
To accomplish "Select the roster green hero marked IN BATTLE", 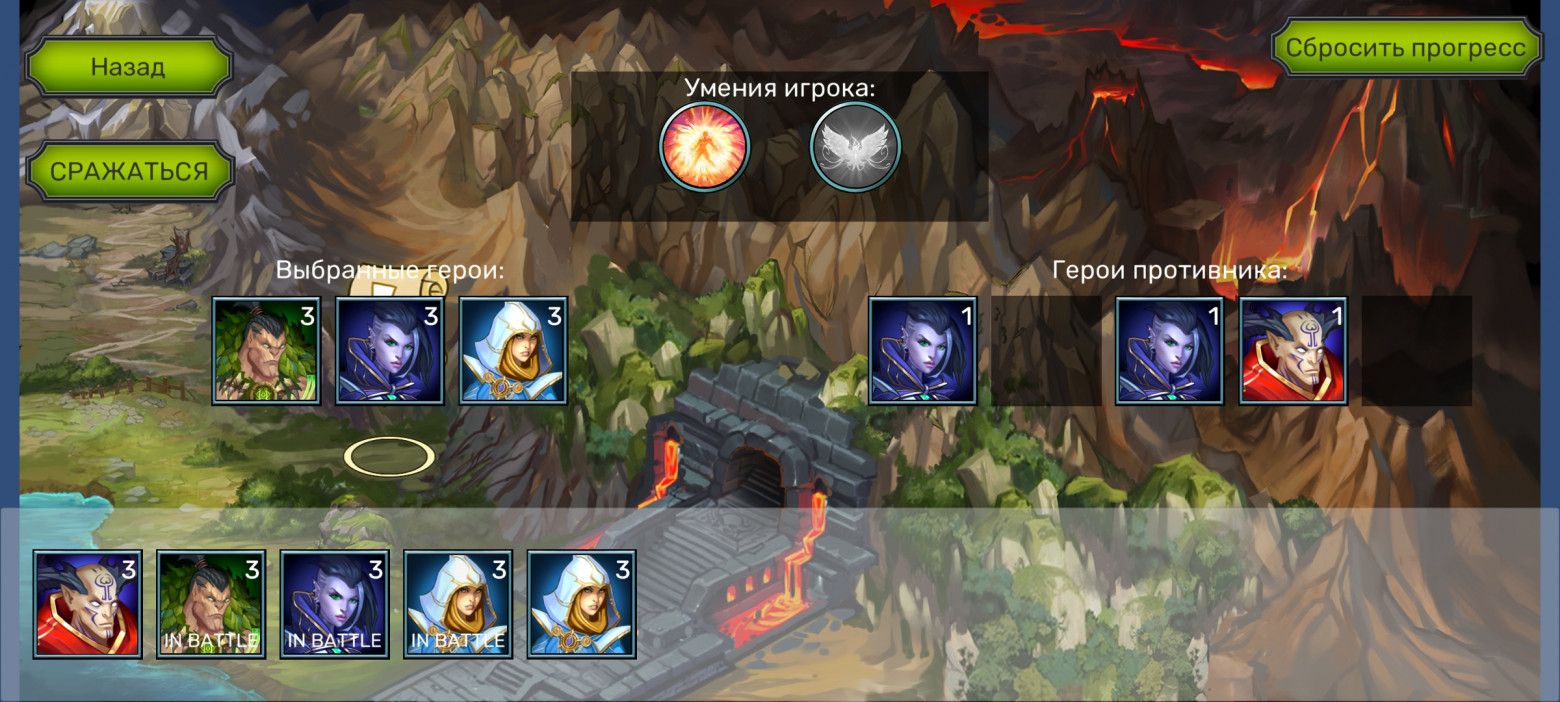I will [211, 604].
